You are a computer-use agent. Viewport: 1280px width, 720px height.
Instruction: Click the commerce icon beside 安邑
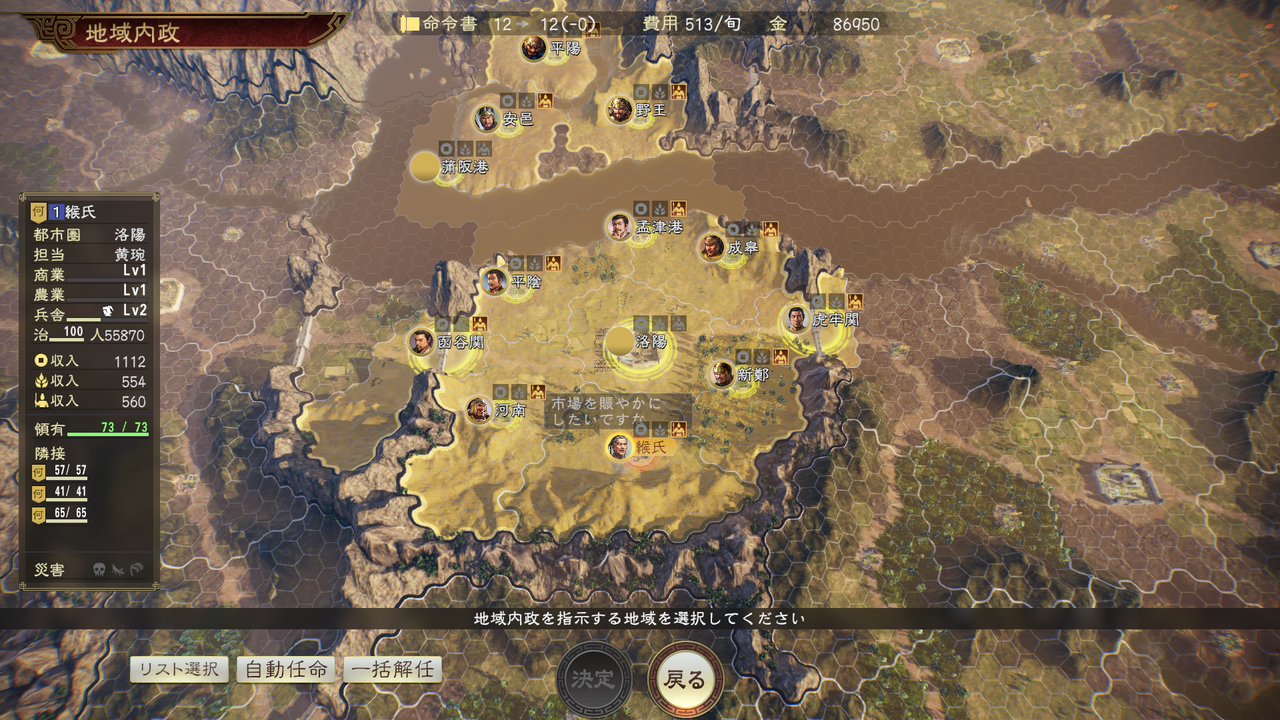(x=508, y=102)
